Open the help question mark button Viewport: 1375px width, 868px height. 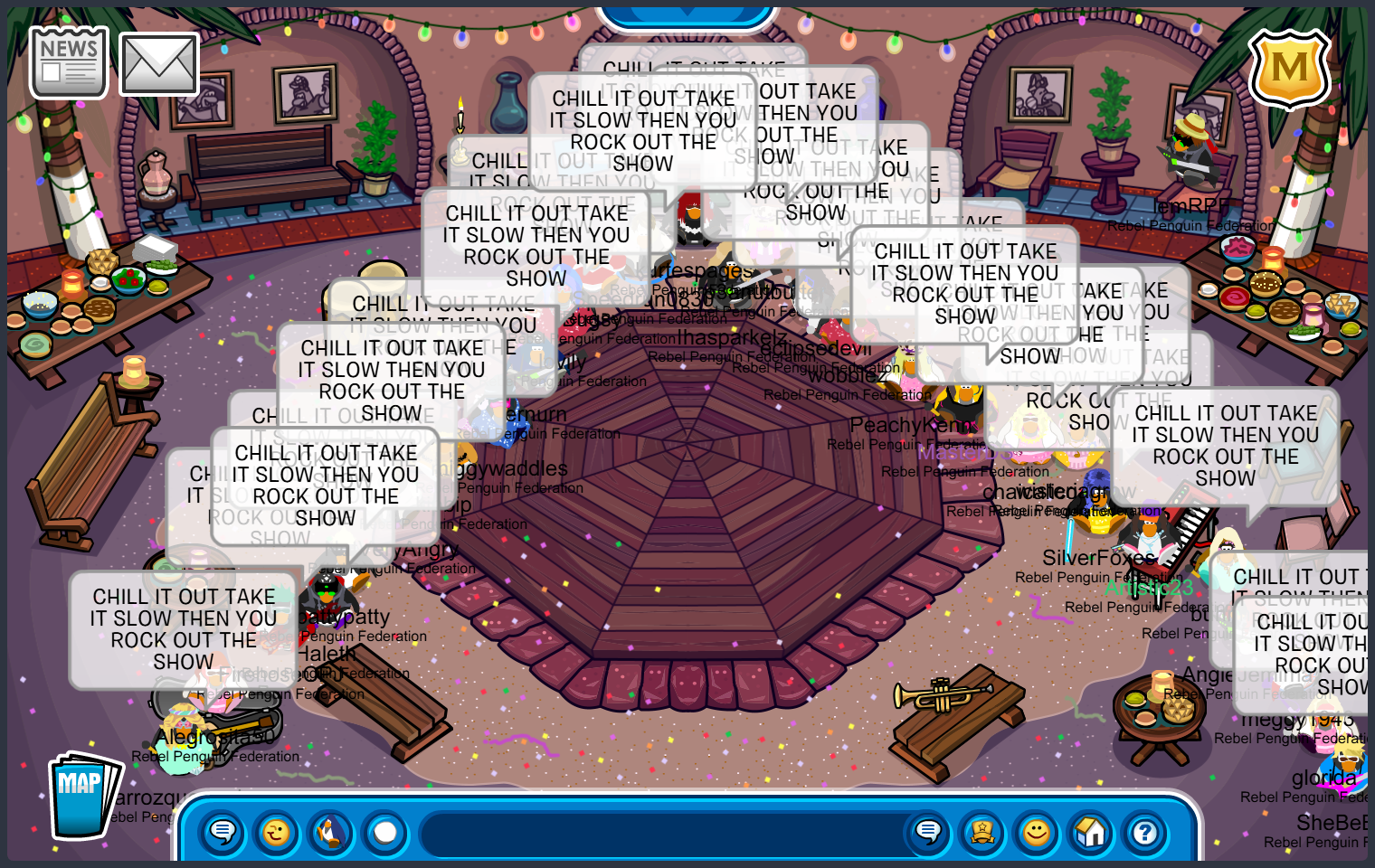click(x=1145, y=832)
